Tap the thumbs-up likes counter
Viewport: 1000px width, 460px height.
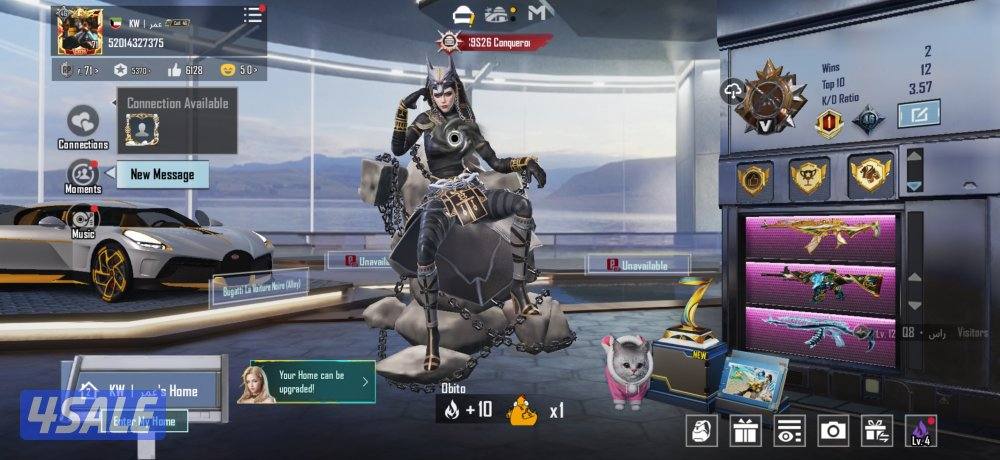click(185, 70)
